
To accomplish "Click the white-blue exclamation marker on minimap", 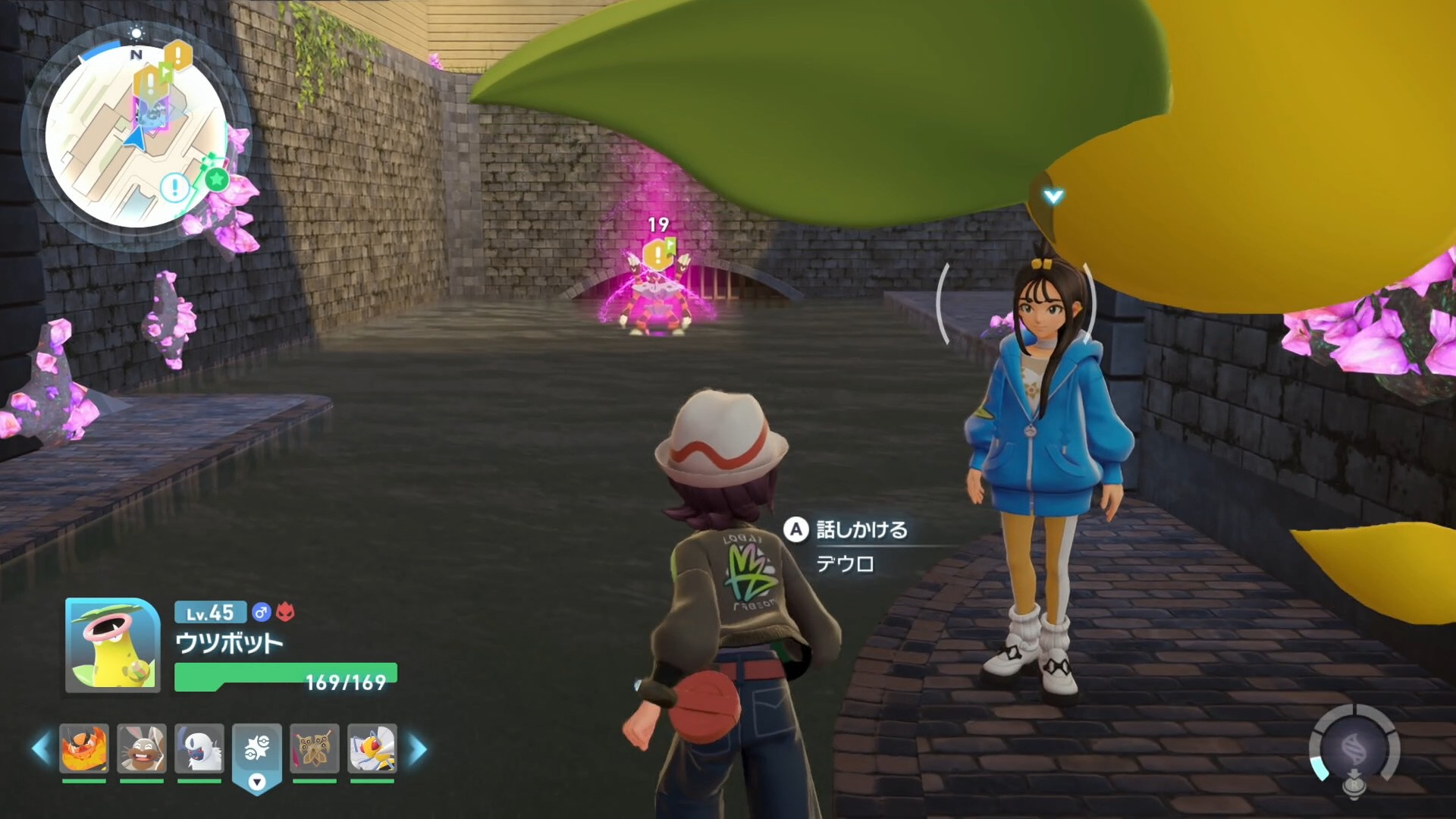I will (x=175, y=187).
